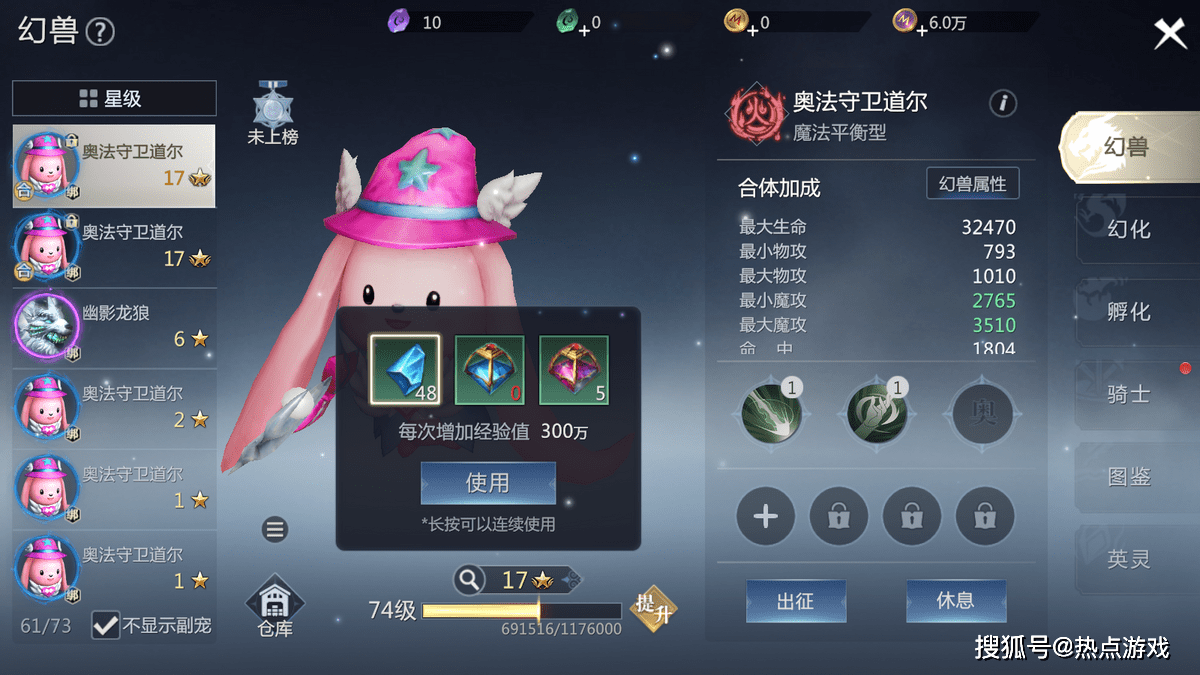This screenshot has width=1200, height=675.
Task: Choose the blue gem box showing 0
Action: 489,369
